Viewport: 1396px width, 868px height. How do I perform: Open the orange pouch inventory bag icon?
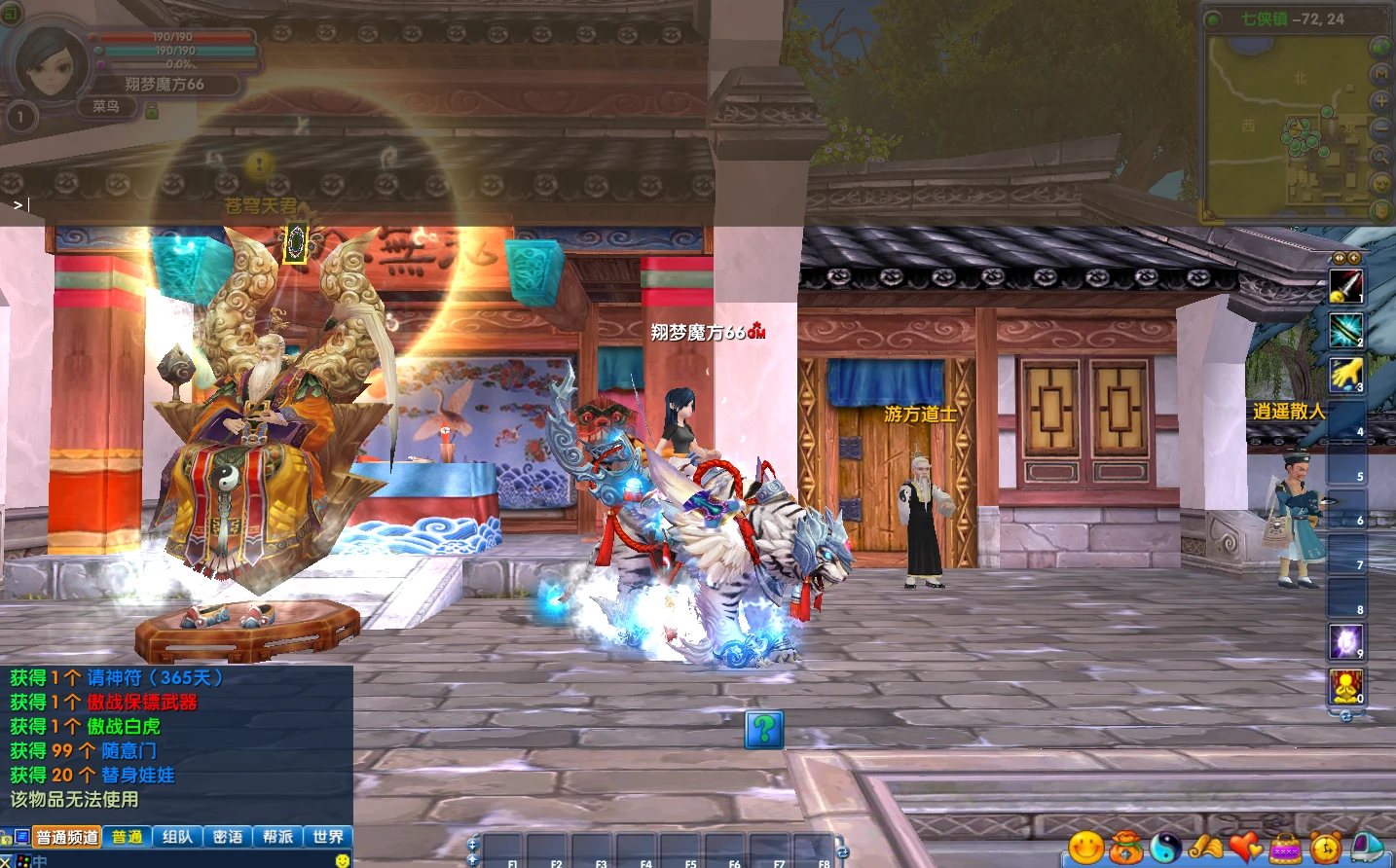[x=1126, y=849]
